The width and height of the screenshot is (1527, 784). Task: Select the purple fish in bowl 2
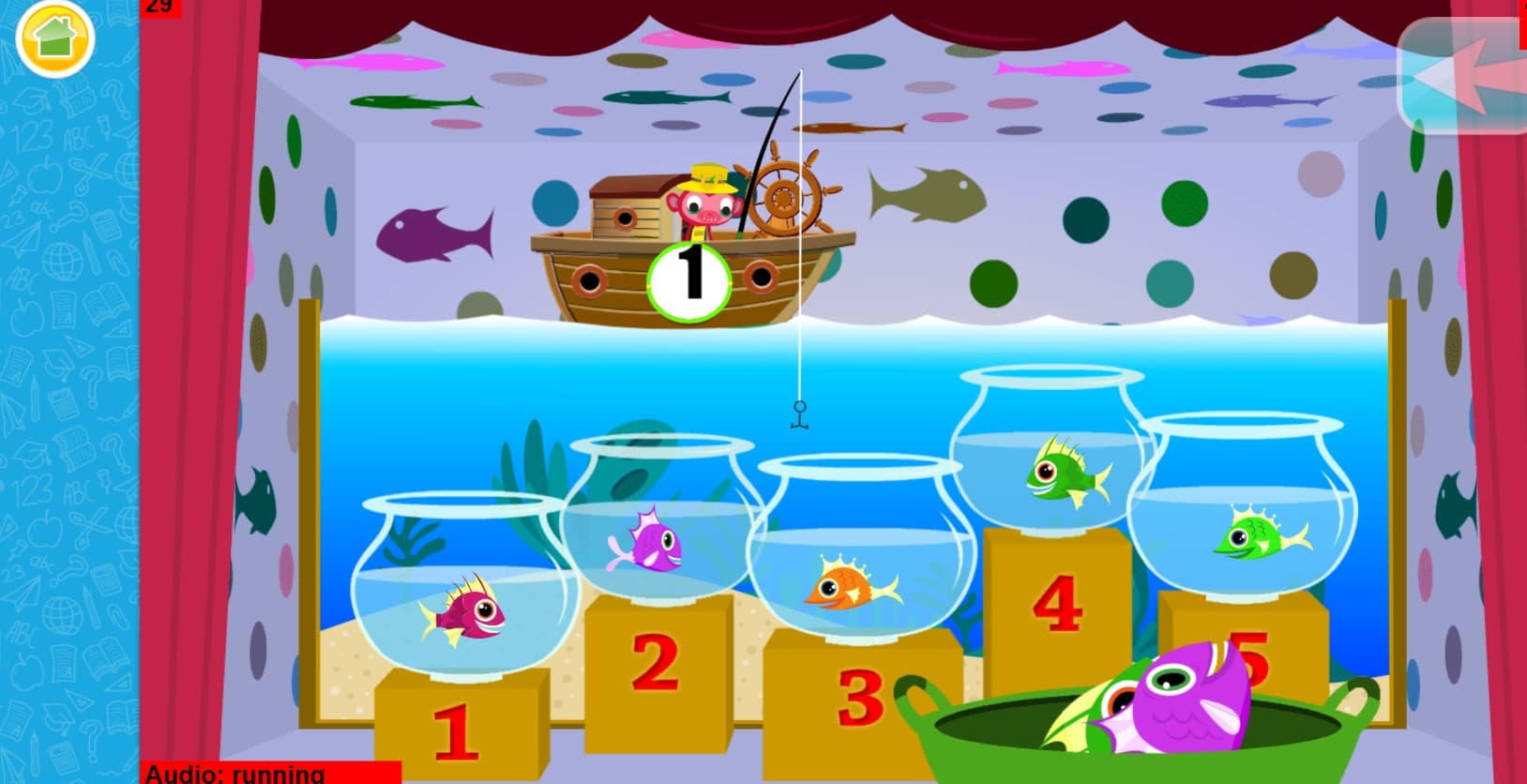pos(657,544)
